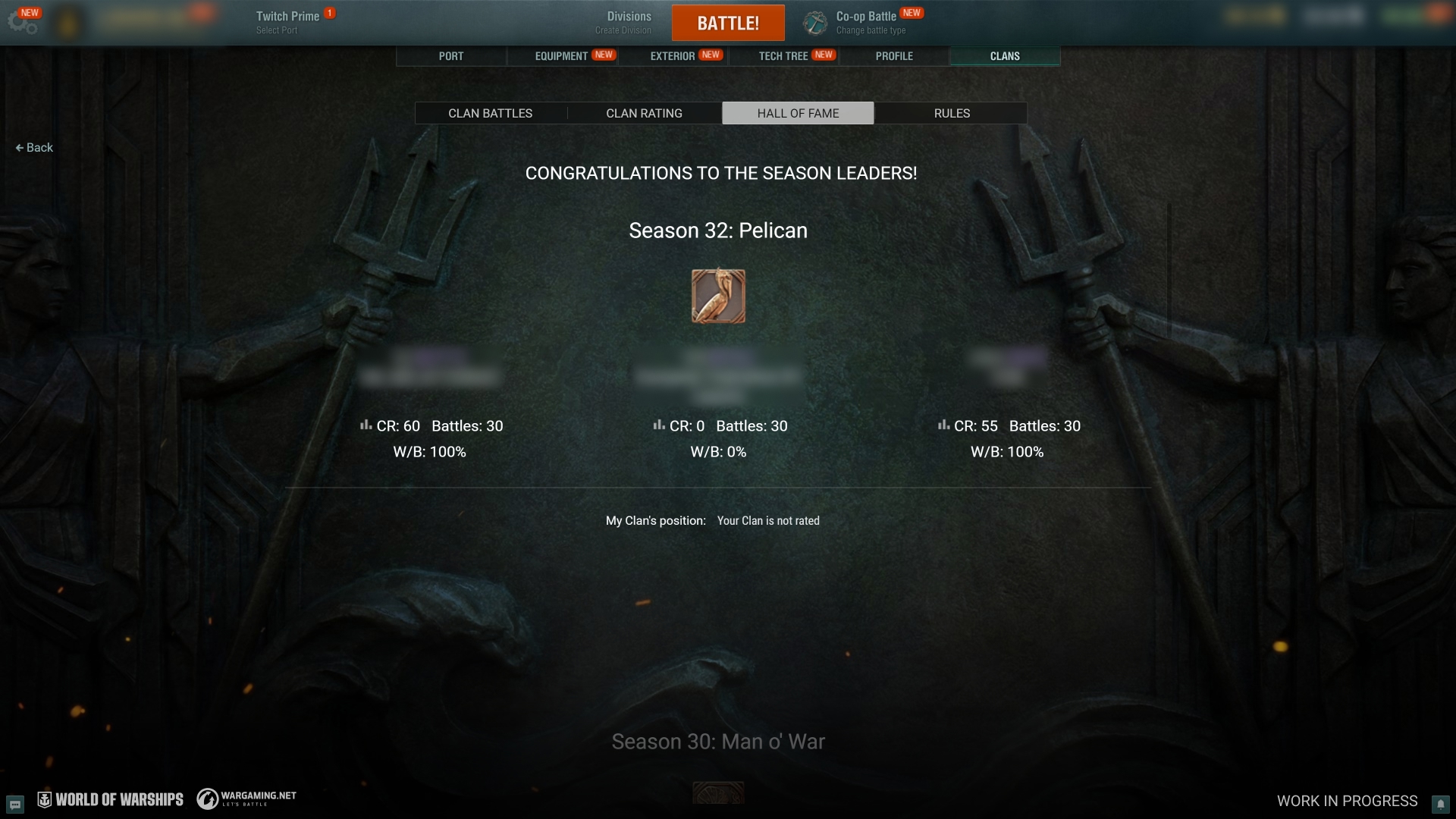Open the settings gear menu
This screenshot has width=1456, height=819.
[x=21, y=23]
